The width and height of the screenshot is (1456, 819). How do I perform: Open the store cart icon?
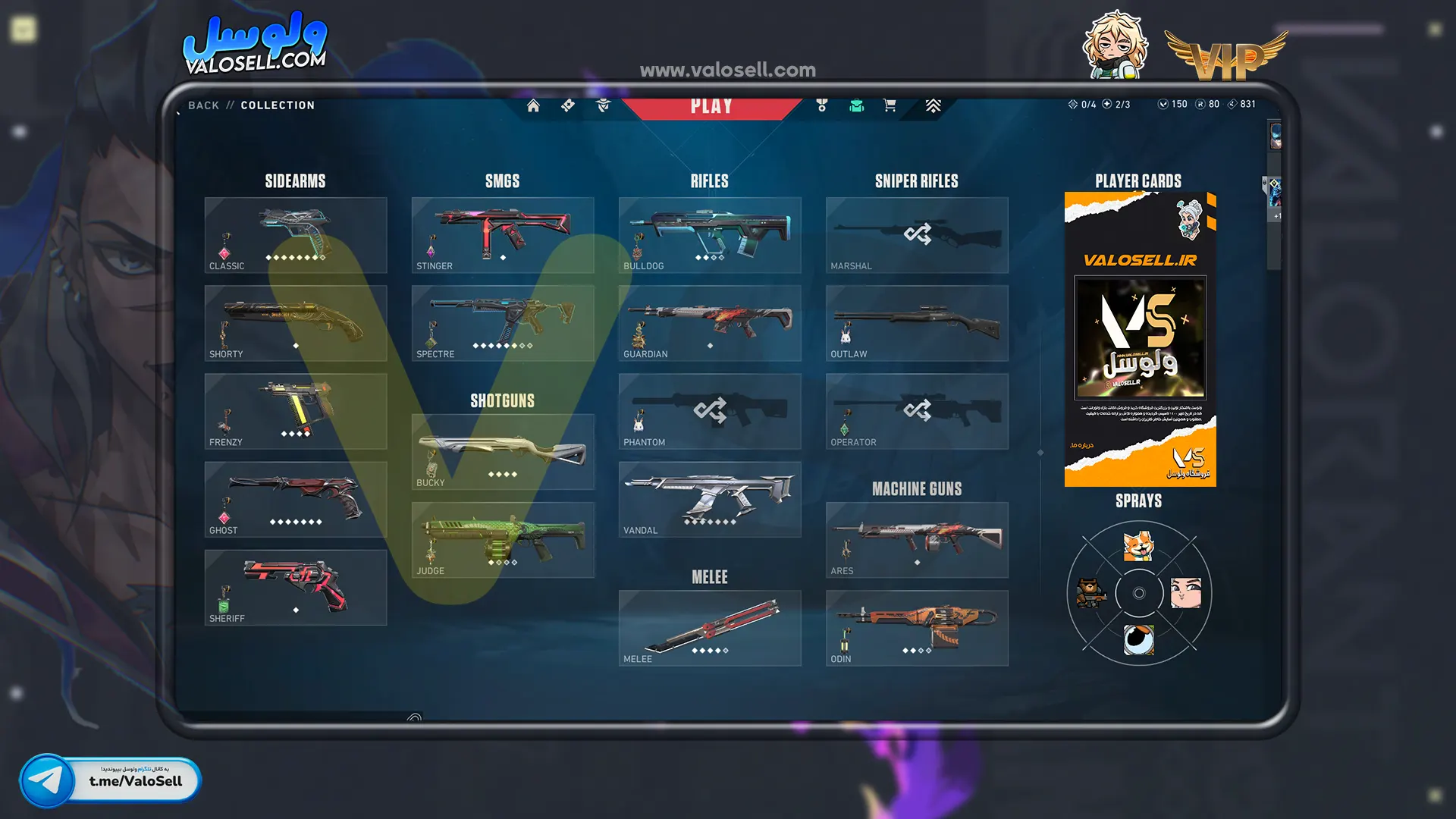point(890,105)
